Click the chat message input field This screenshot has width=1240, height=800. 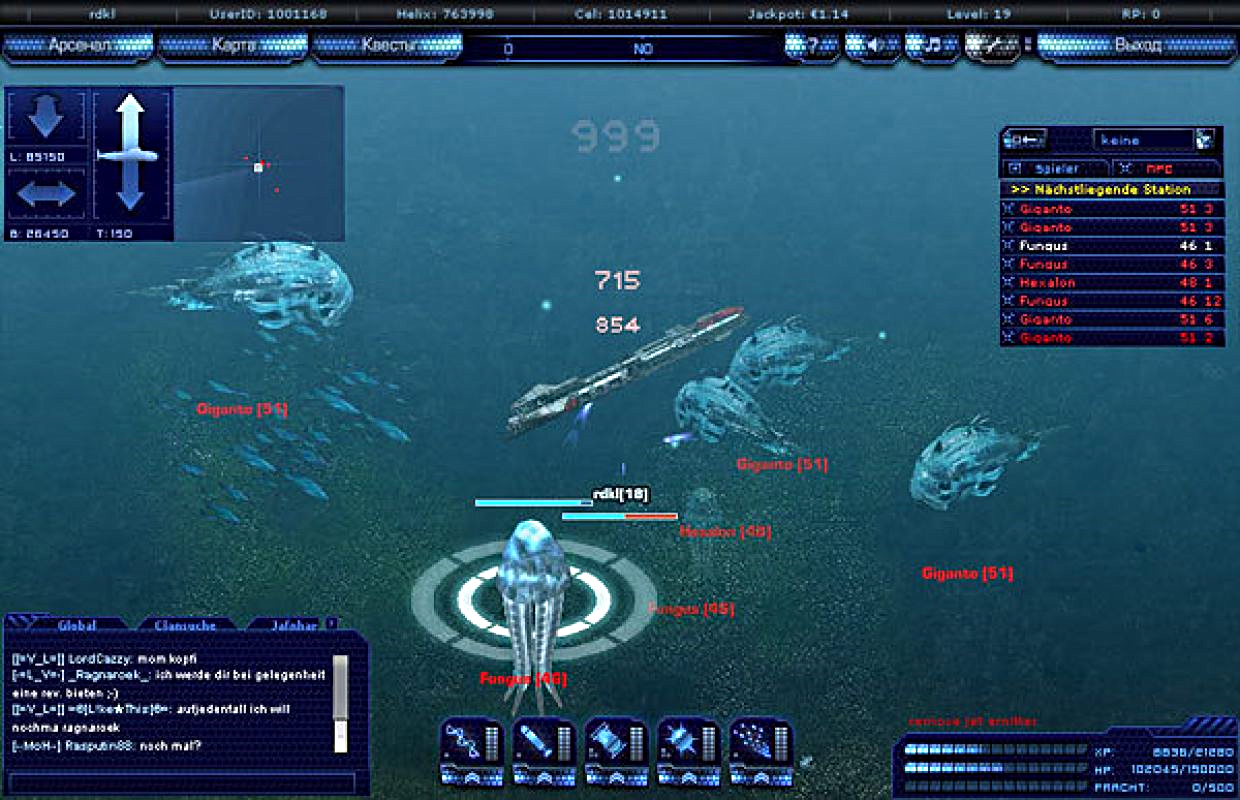pos(181,782)
